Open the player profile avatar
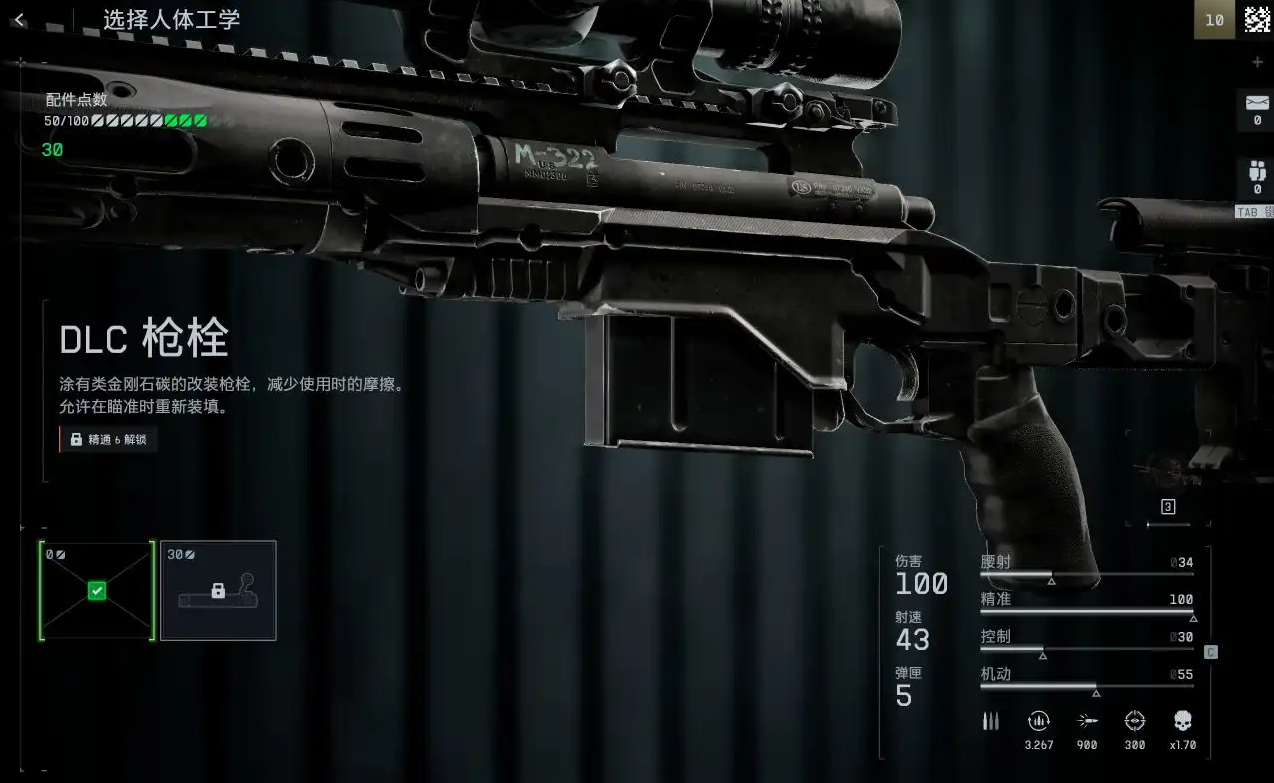Screen dimensions: 1274x783 (x=1257, y=19)
